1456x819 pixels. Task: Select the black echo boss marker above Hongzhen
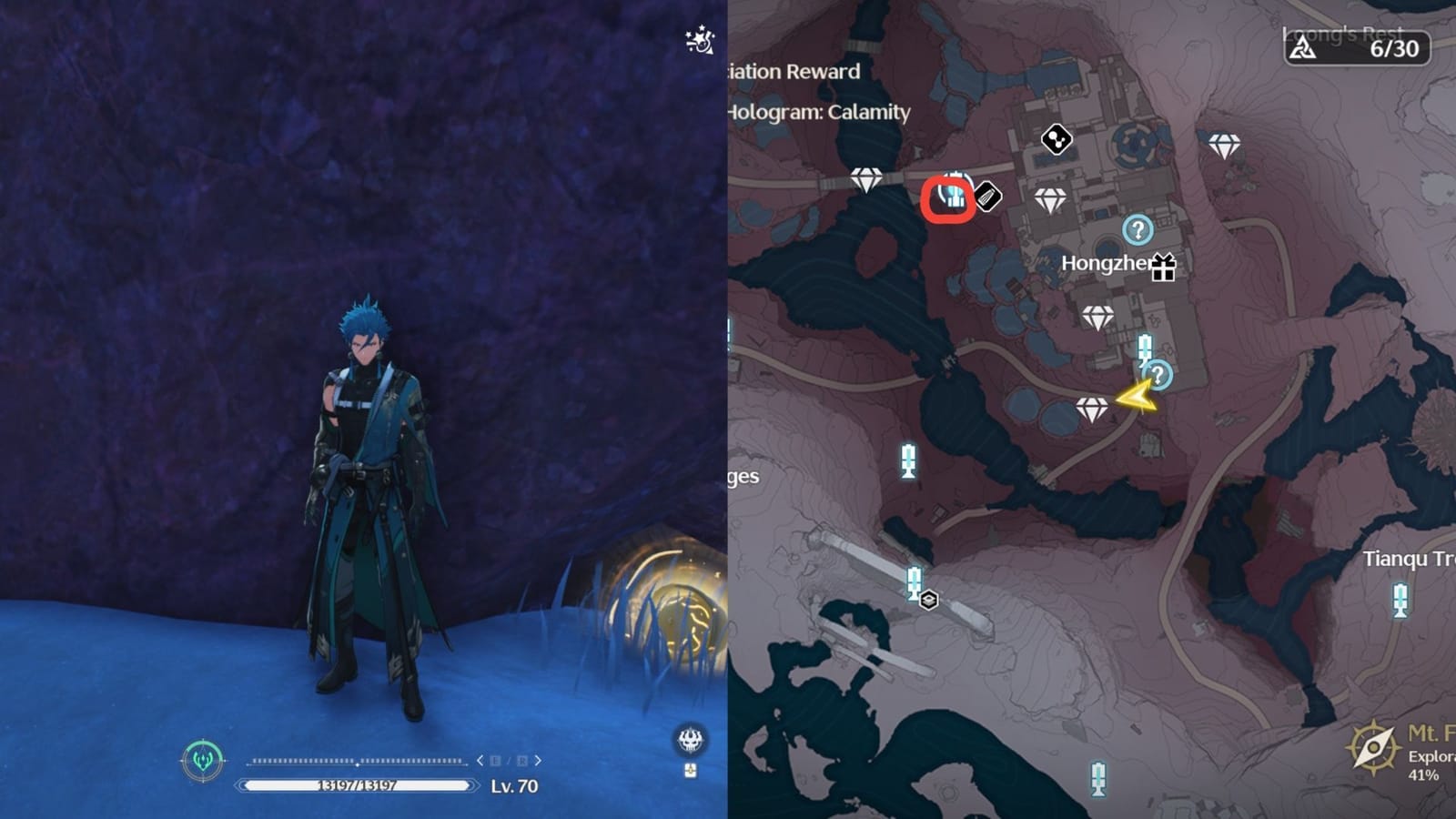click(1056, 139)
